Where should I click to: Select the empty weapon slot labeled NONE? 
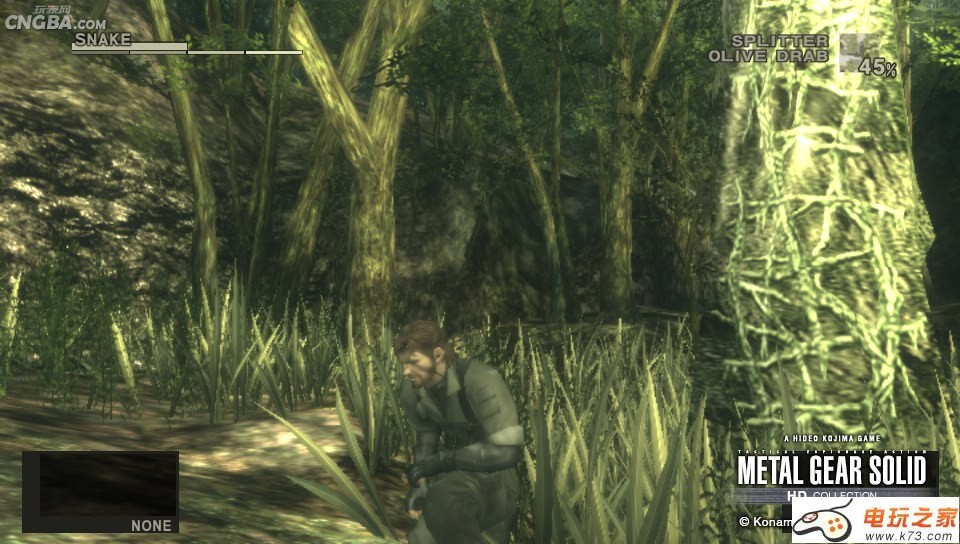[100, 491]
